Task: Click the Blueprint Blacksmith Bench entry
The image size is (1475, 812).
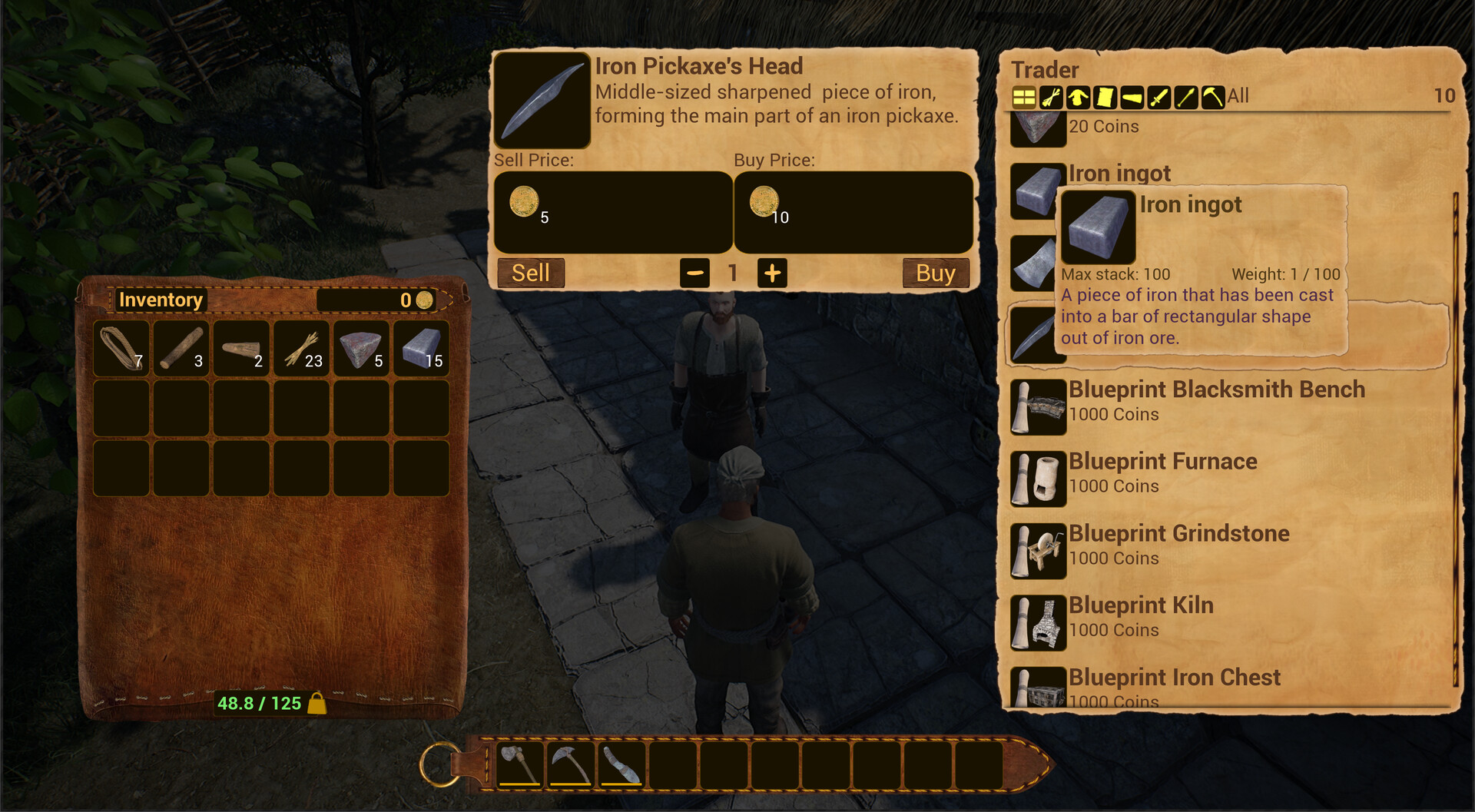Action: (x=1217, y=389)
